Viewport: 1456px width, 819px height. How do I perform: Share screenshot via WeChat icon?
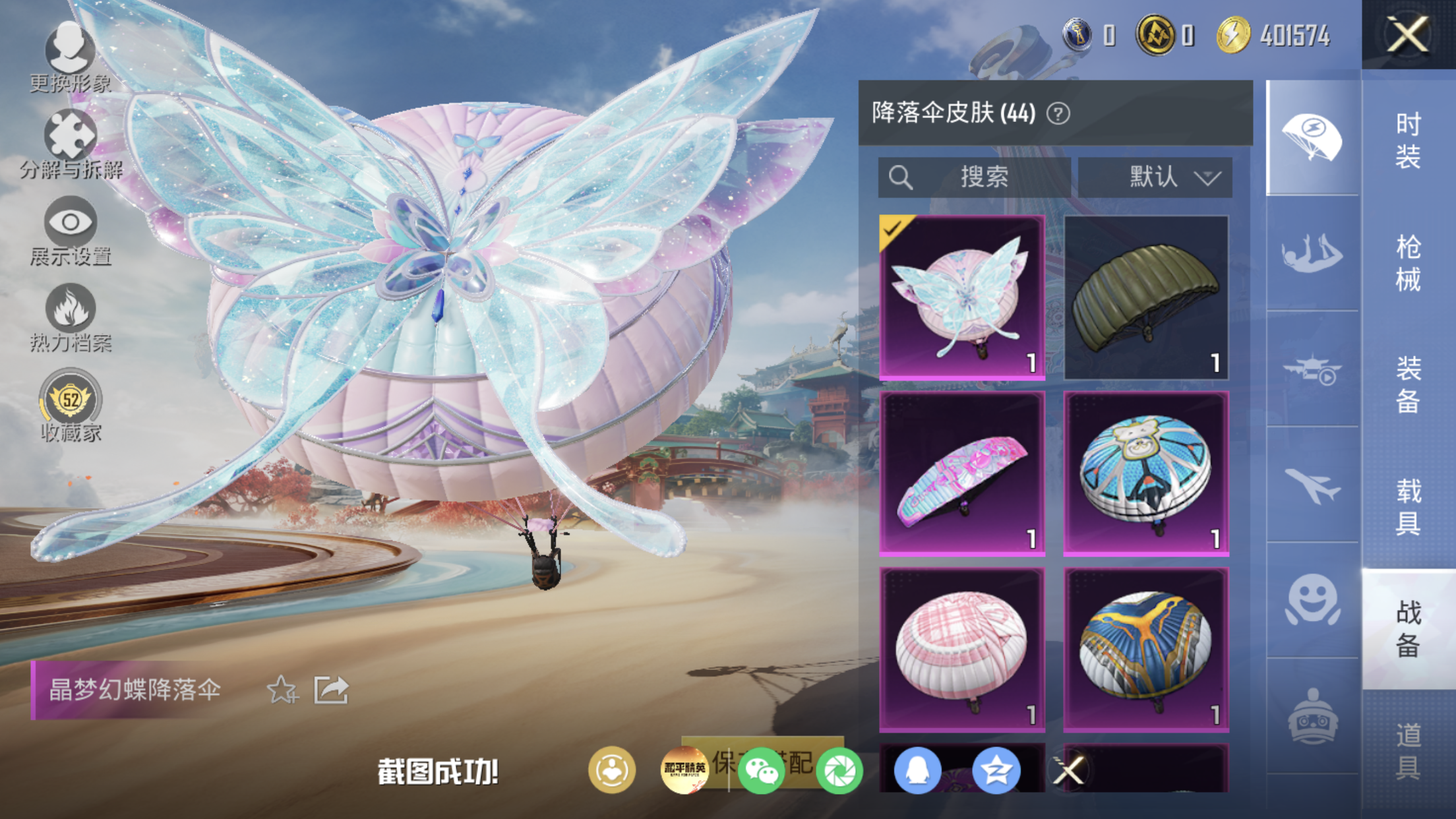point(761,770)
